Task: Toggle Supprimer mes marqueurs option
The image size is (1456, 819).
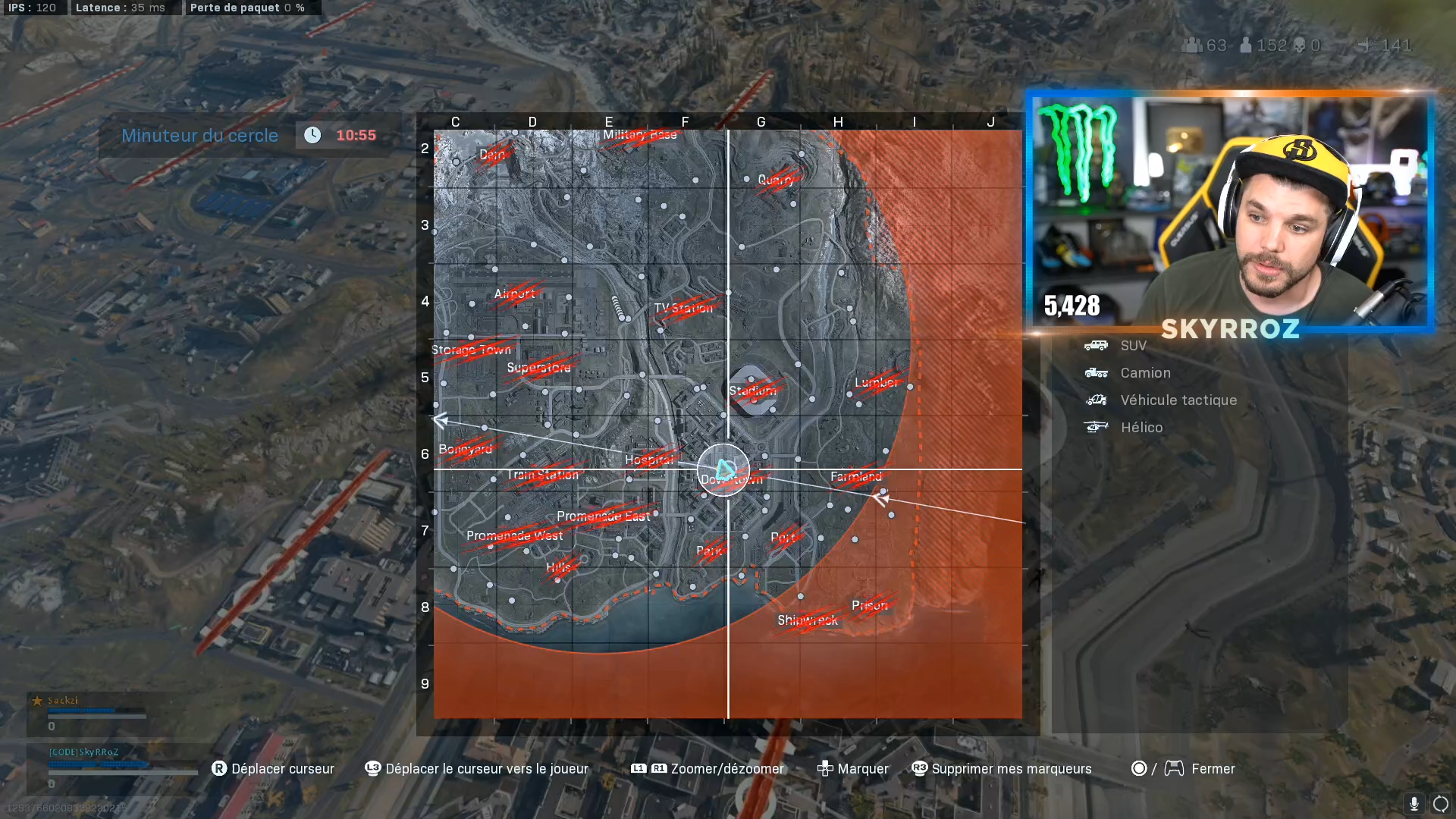Action: (919, 768)
